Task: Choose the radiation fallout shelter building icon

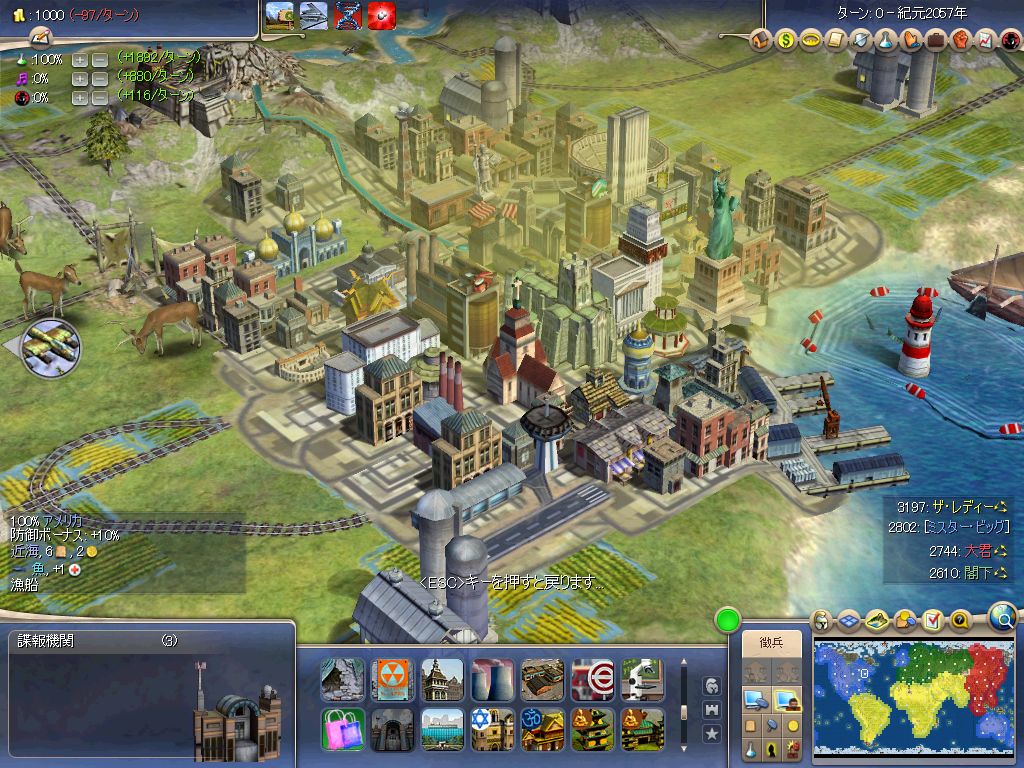Action: pyautogui.click(x=392, y=679)
